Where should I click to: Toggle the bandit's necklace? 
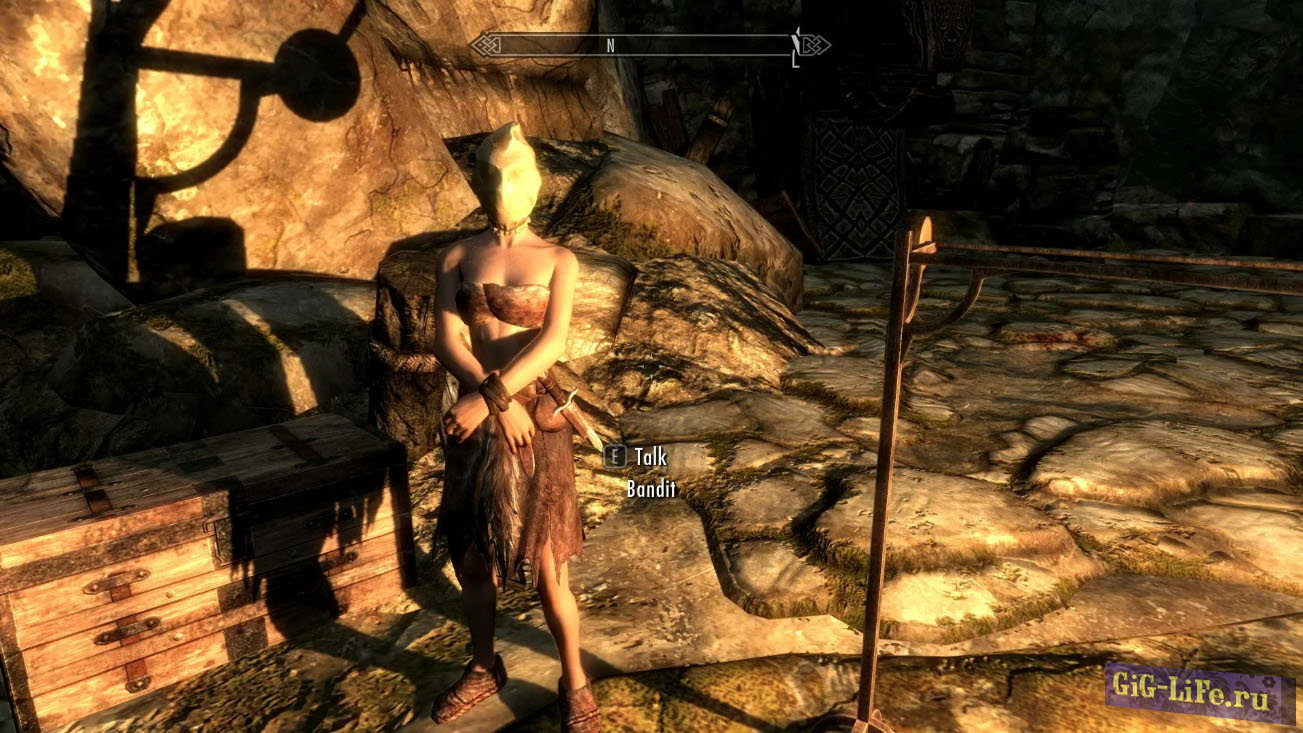513,231
